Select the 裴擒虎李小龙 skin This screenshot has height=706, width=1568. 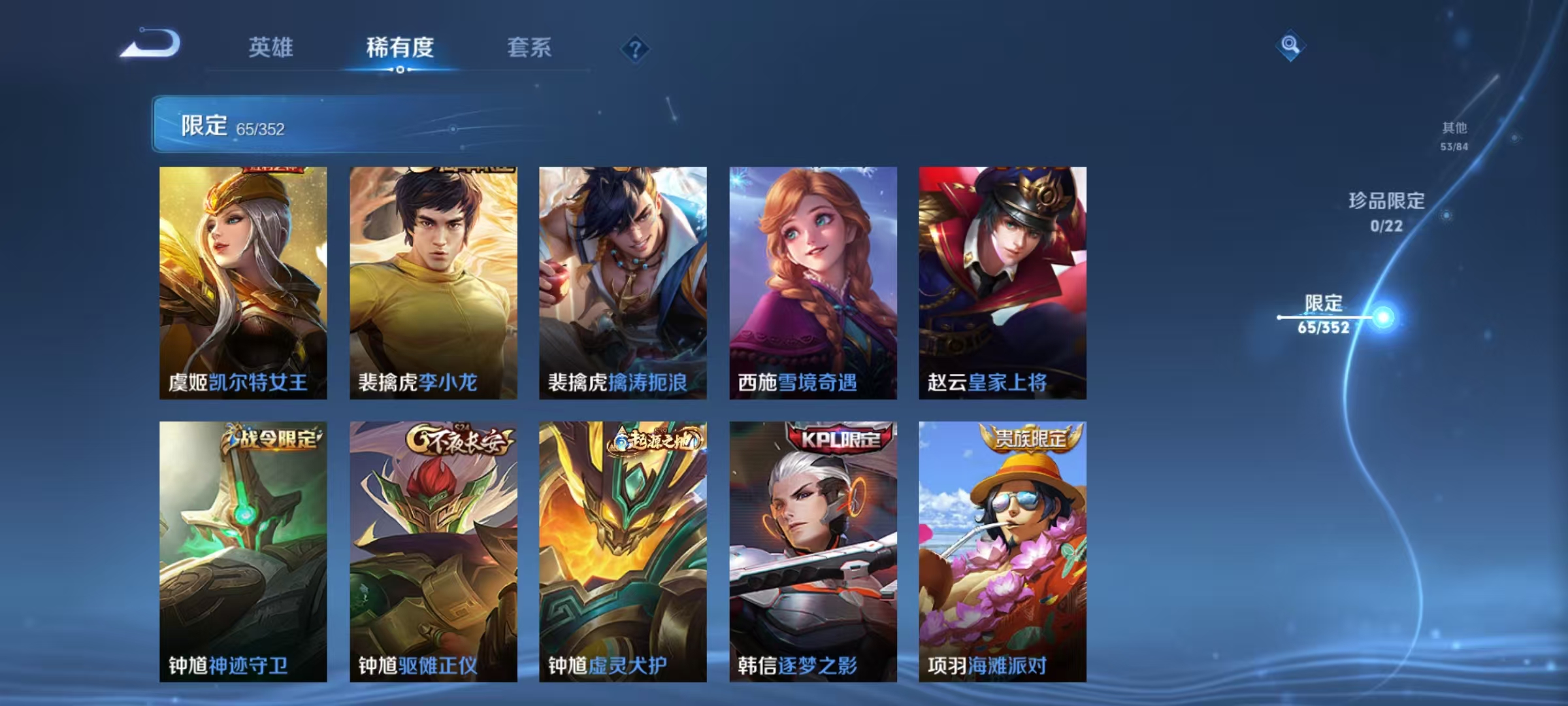[x=434, y=281]
